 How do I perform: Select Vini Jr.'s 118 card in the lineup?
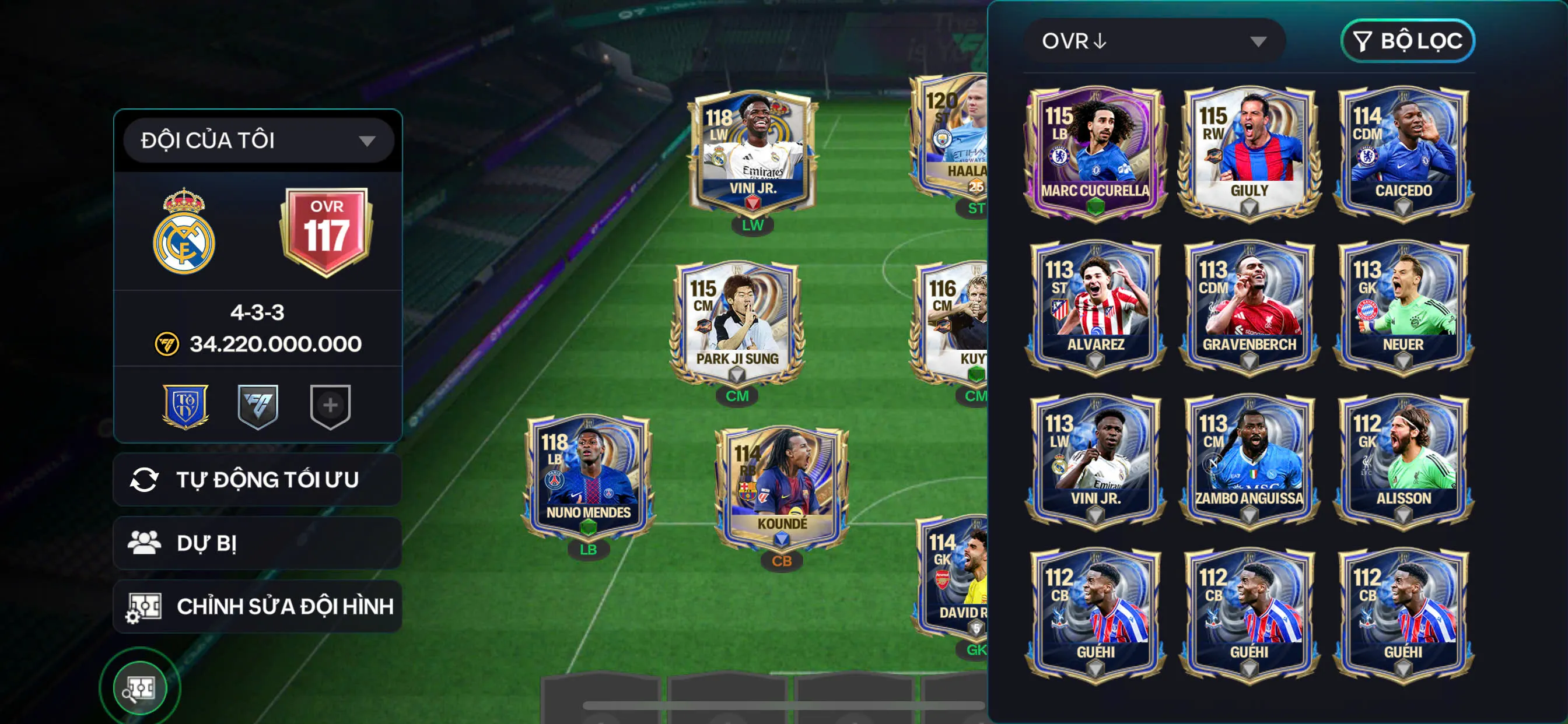click(x=754, y=152)
